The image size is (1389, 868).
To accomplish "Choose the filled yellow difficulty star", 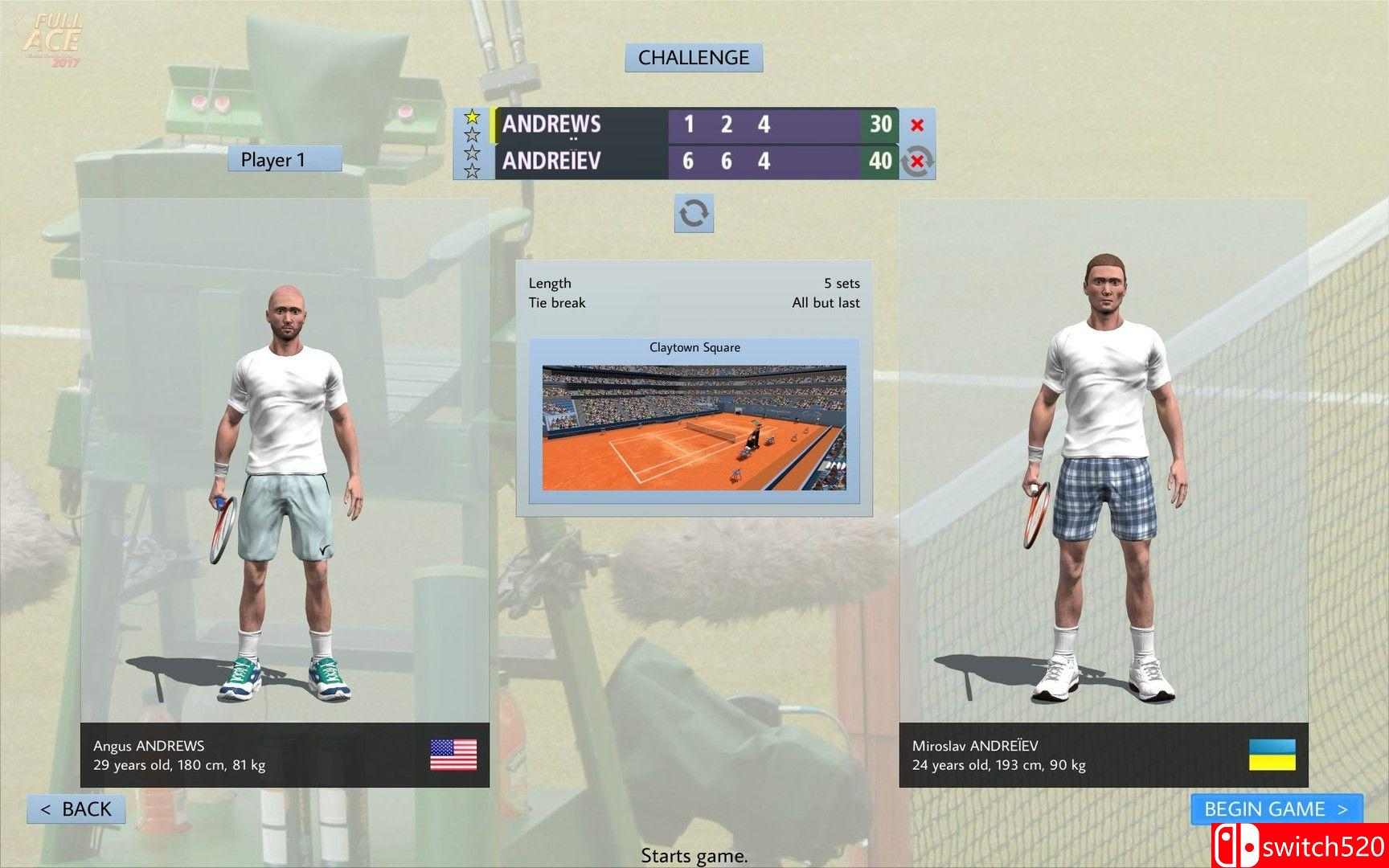I will point(473,117).
